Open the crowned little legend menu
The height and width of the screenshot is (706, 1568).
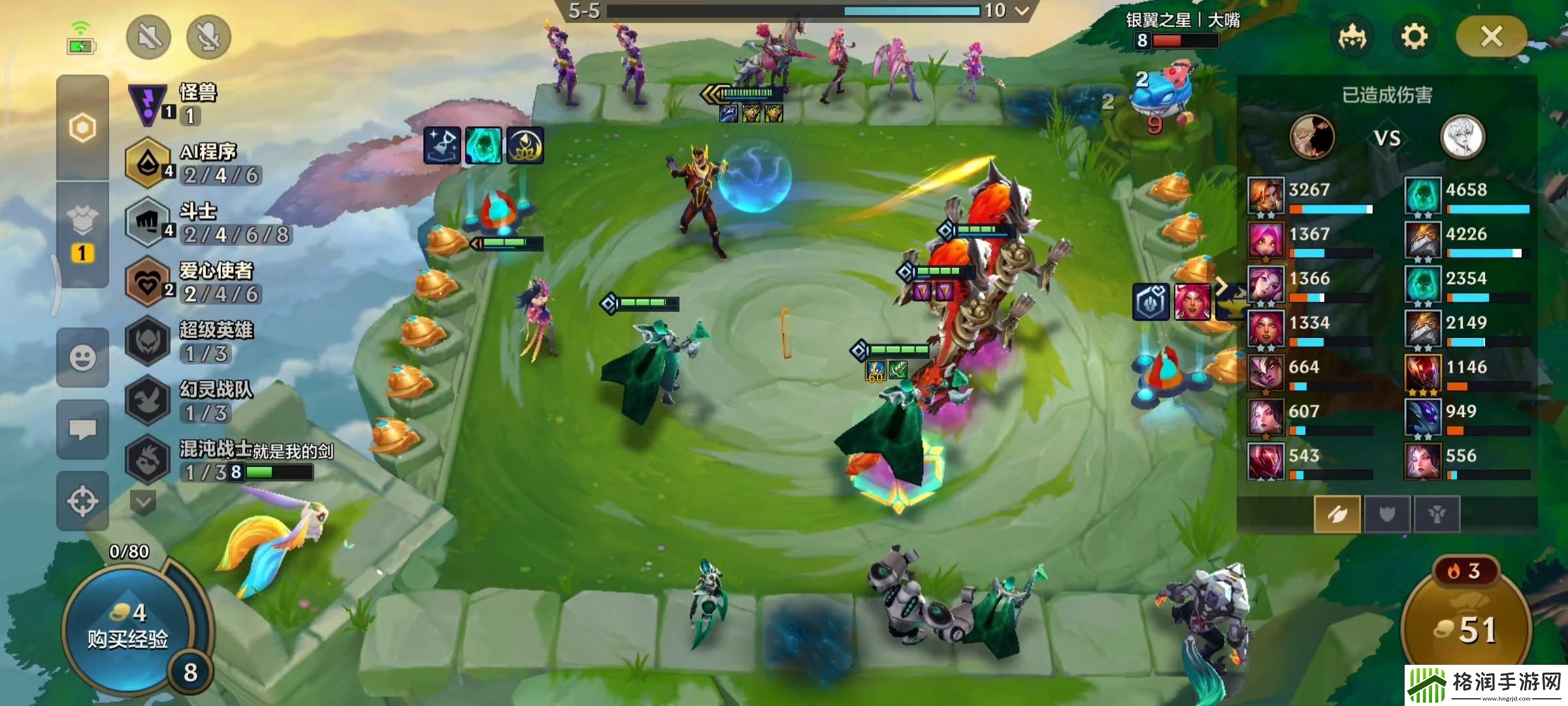(1352, 37)
